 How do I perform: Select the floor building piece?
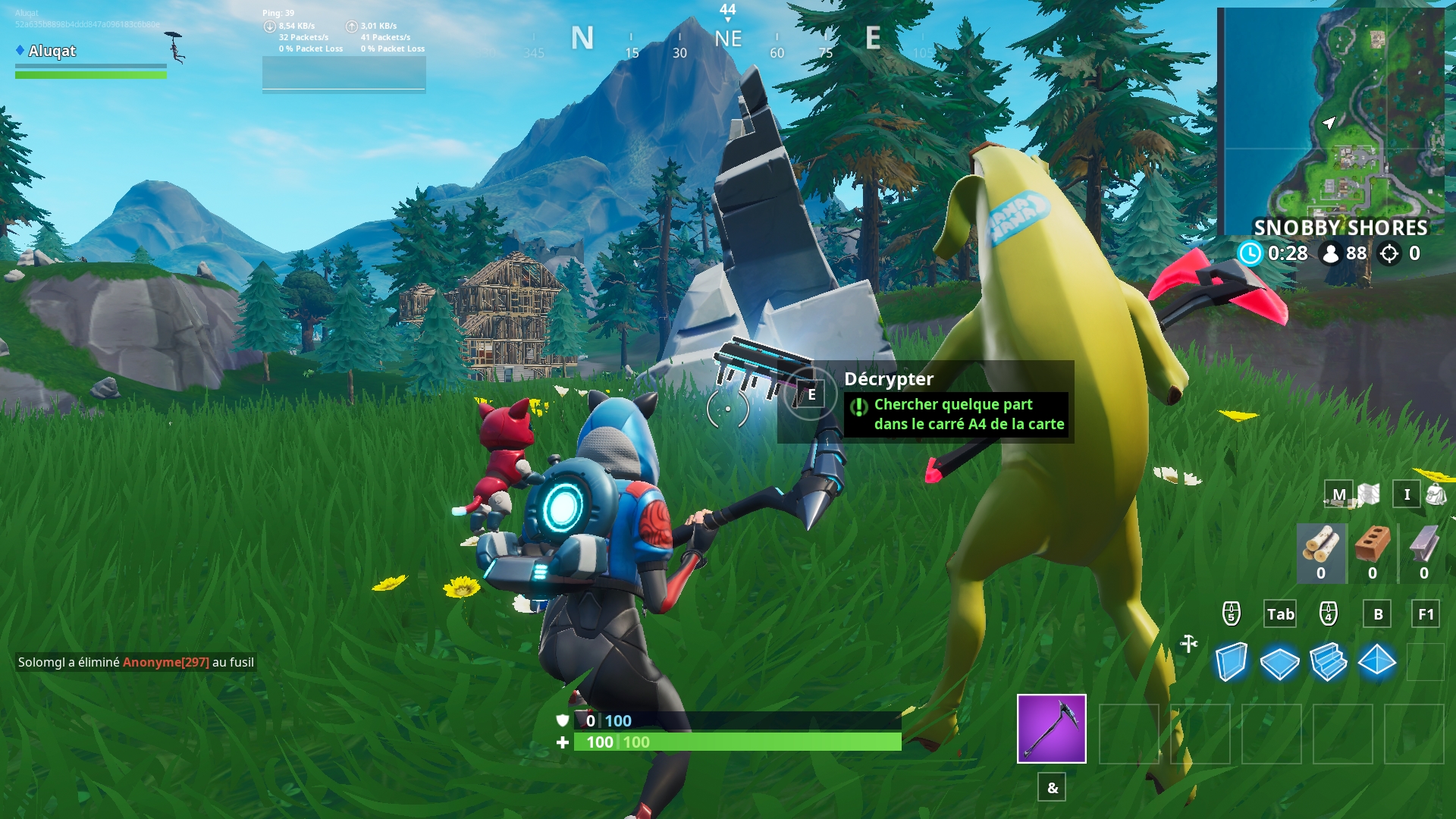click(x=1279, y=663)
